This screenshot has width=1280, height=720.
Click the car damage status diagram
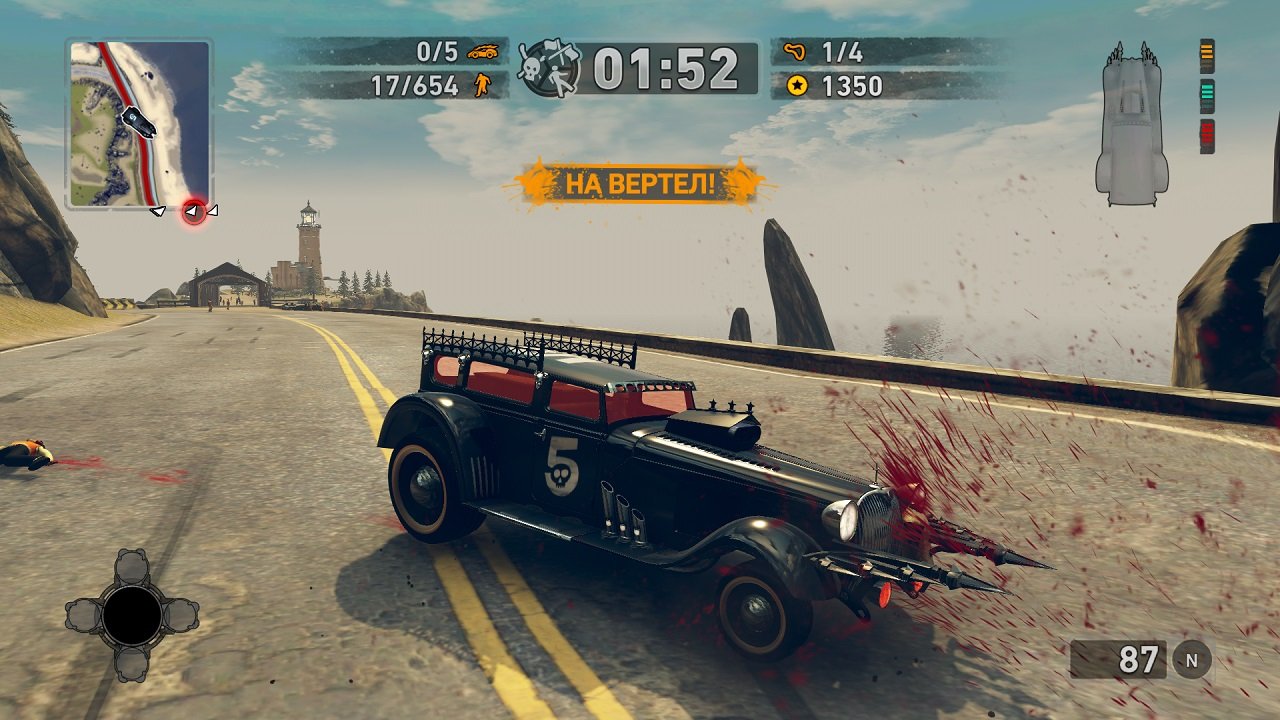coord(1131,124)
